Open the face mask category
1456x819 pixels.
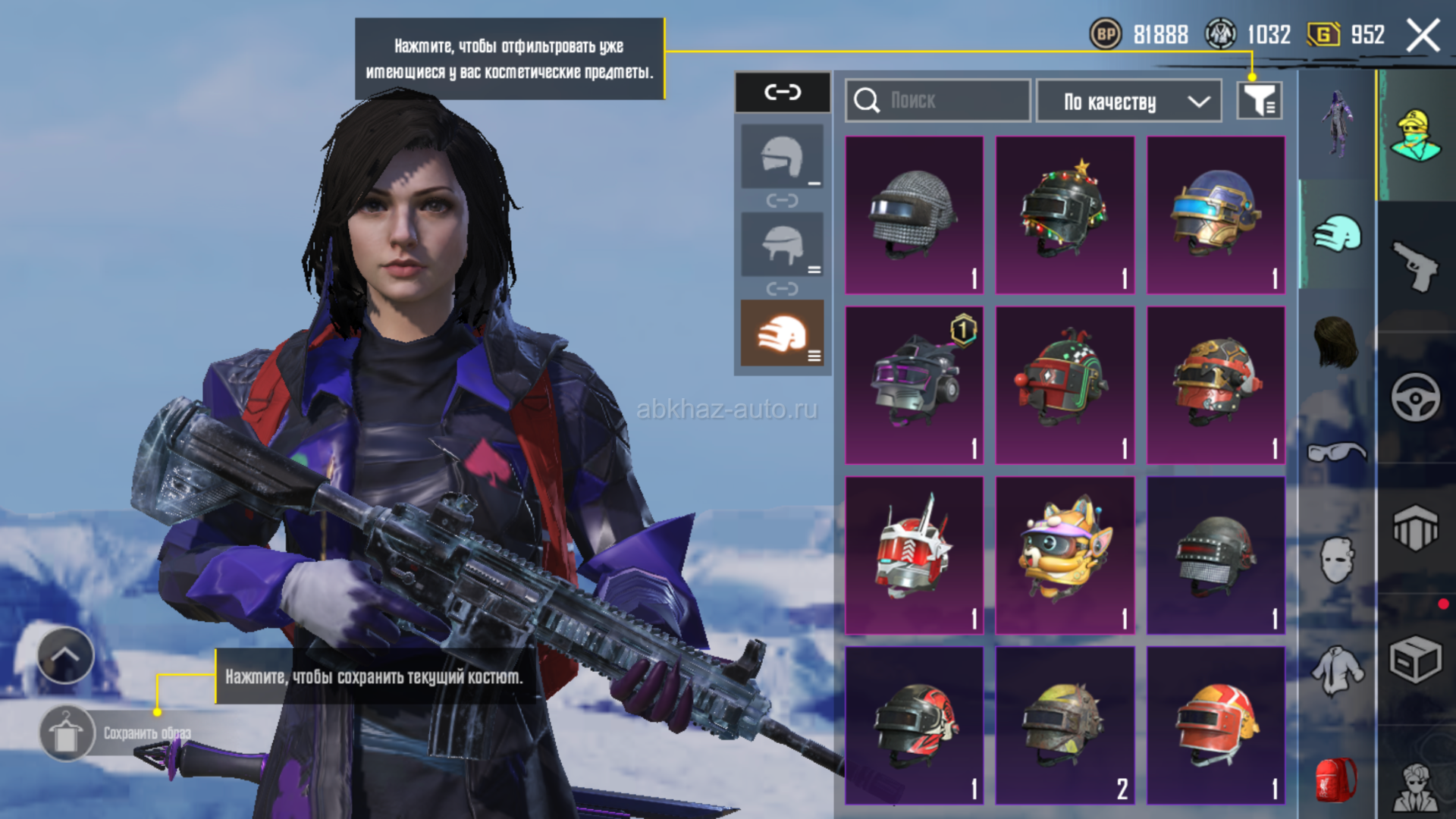(1336, 561)
